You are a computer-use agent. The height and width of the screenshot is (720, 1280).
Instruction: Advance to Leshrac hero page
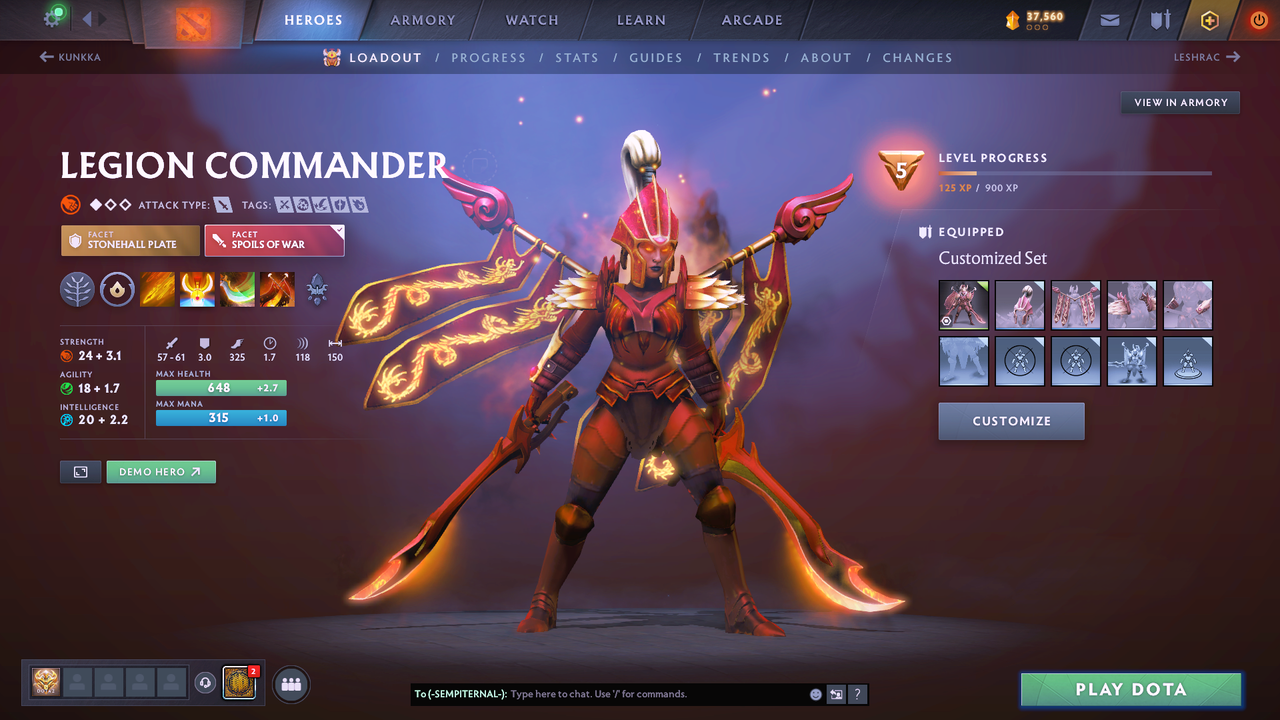[1206, 57]
